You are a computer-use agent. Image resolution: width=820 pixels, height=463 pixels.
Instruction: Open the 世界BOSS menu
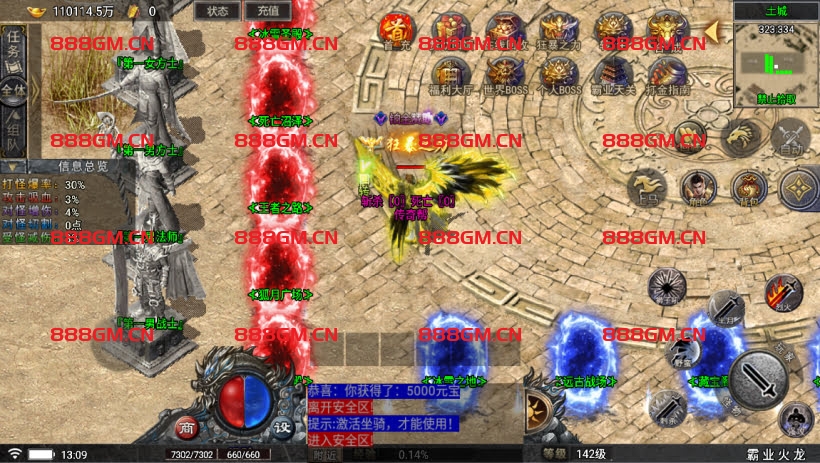(505, 75)
